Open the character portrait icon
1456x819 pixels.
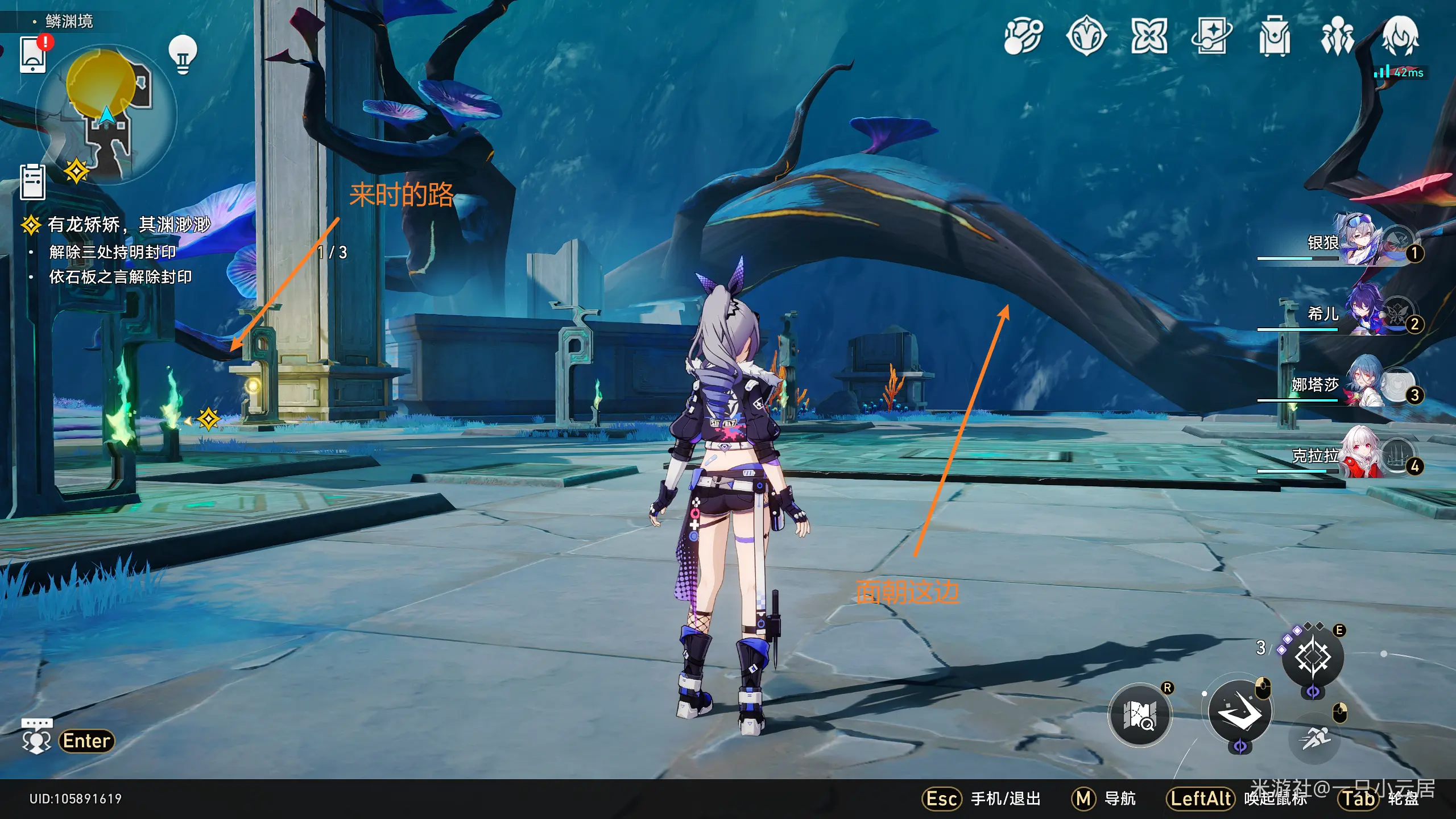tap(1400, 36)
